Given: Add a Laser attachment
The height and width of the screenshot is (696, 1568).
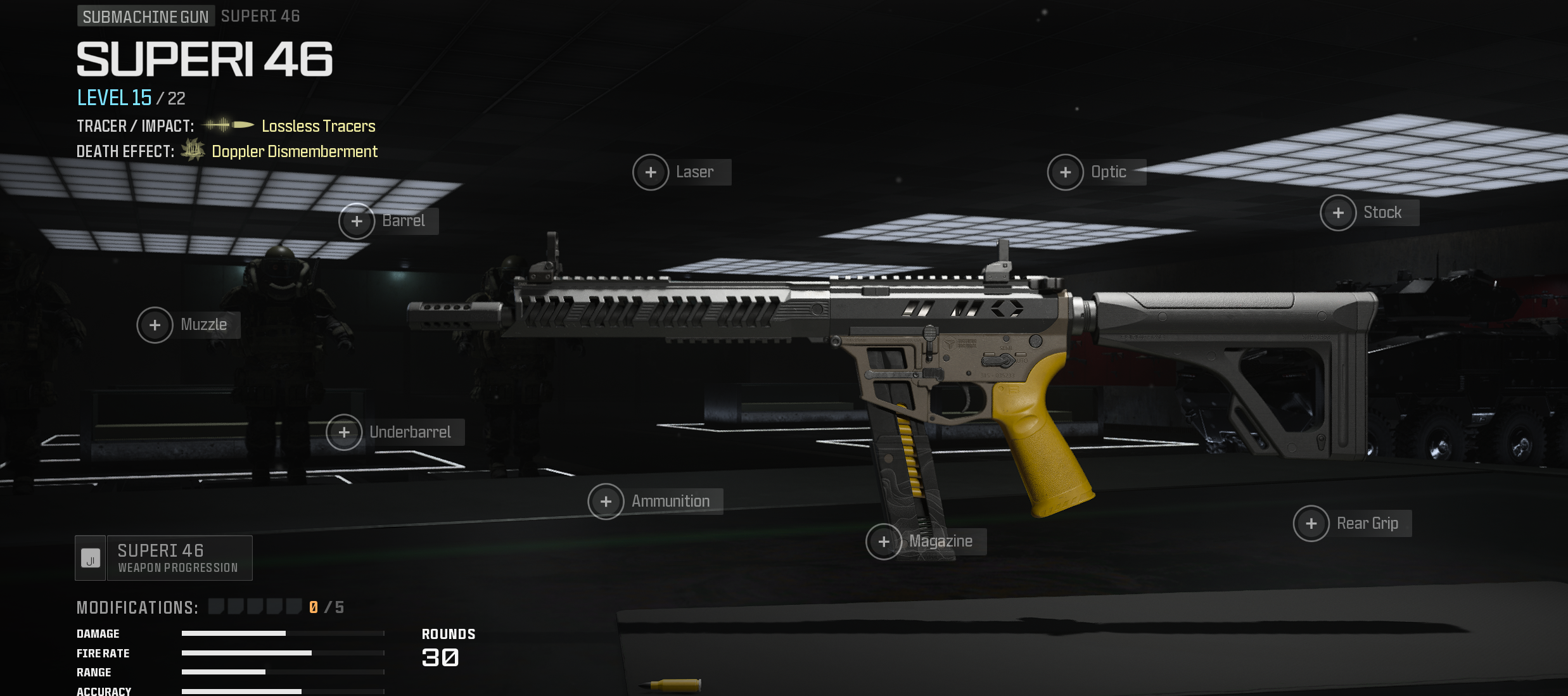Looking at the screenshot, I should (x=651, y=172).
